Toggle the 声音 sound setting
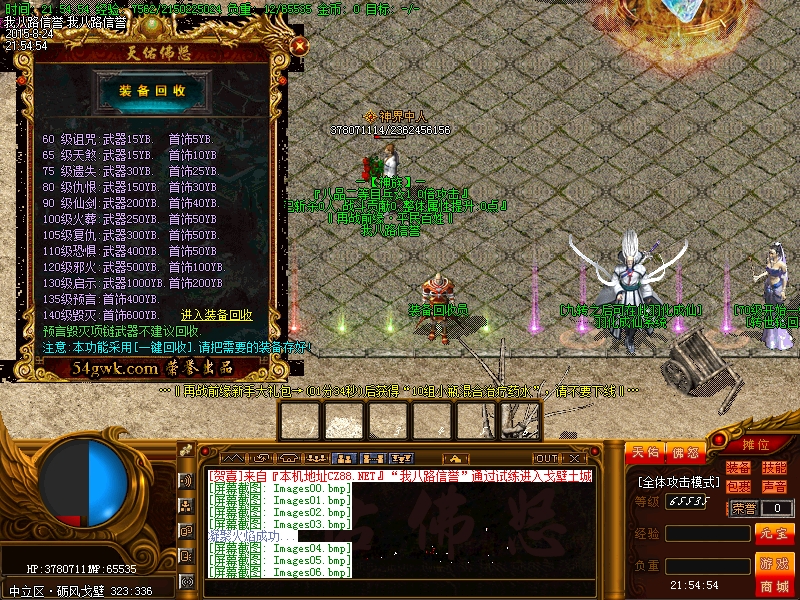 coord(774,487)
